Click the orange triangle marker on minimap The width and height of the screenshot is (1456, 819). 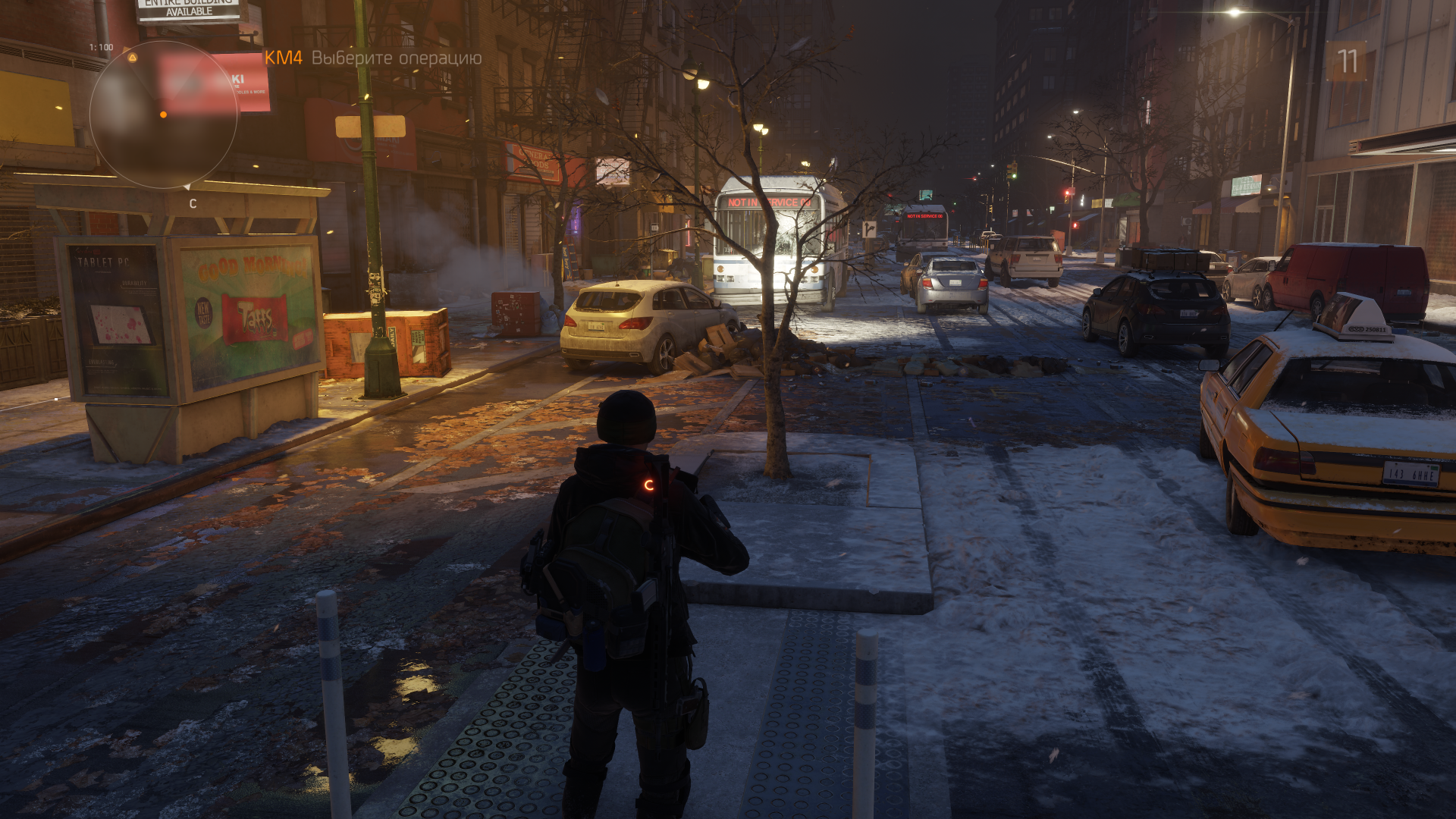(133, 58)
